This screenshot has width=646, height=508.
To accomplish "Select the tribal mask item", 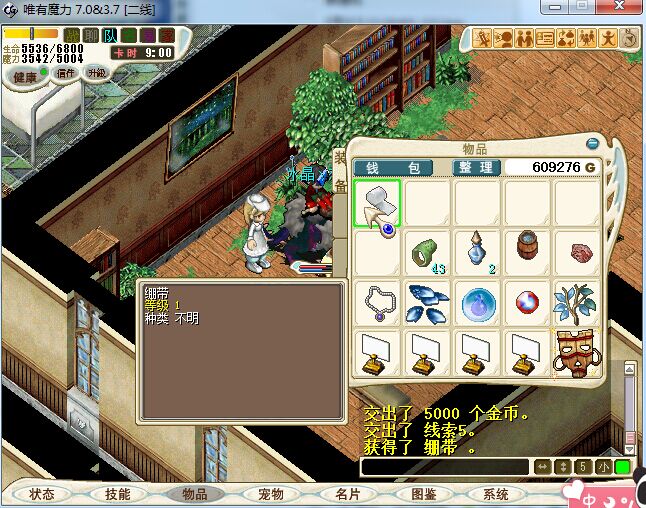I will click(575, 353).
